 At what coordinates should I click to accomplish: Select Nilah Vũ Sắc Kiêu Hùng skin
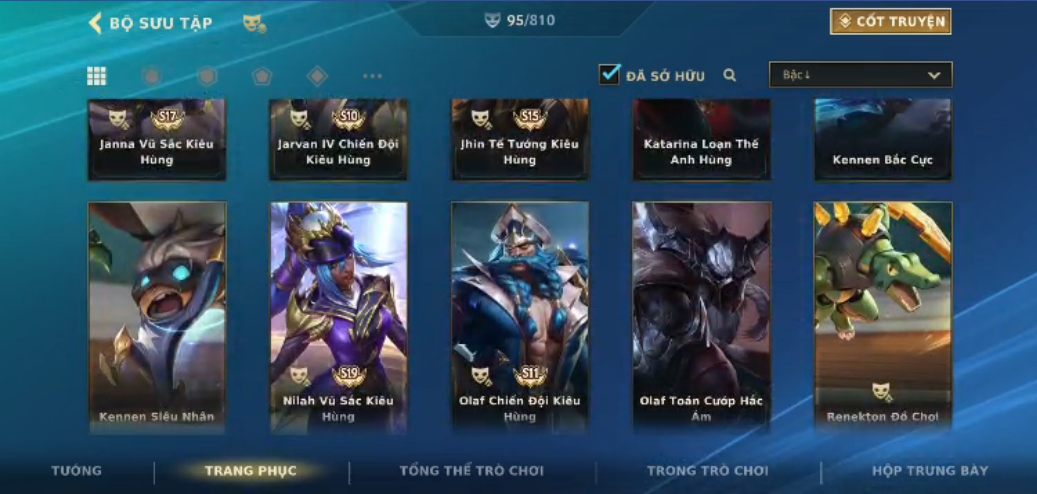[x=338, y=317]
